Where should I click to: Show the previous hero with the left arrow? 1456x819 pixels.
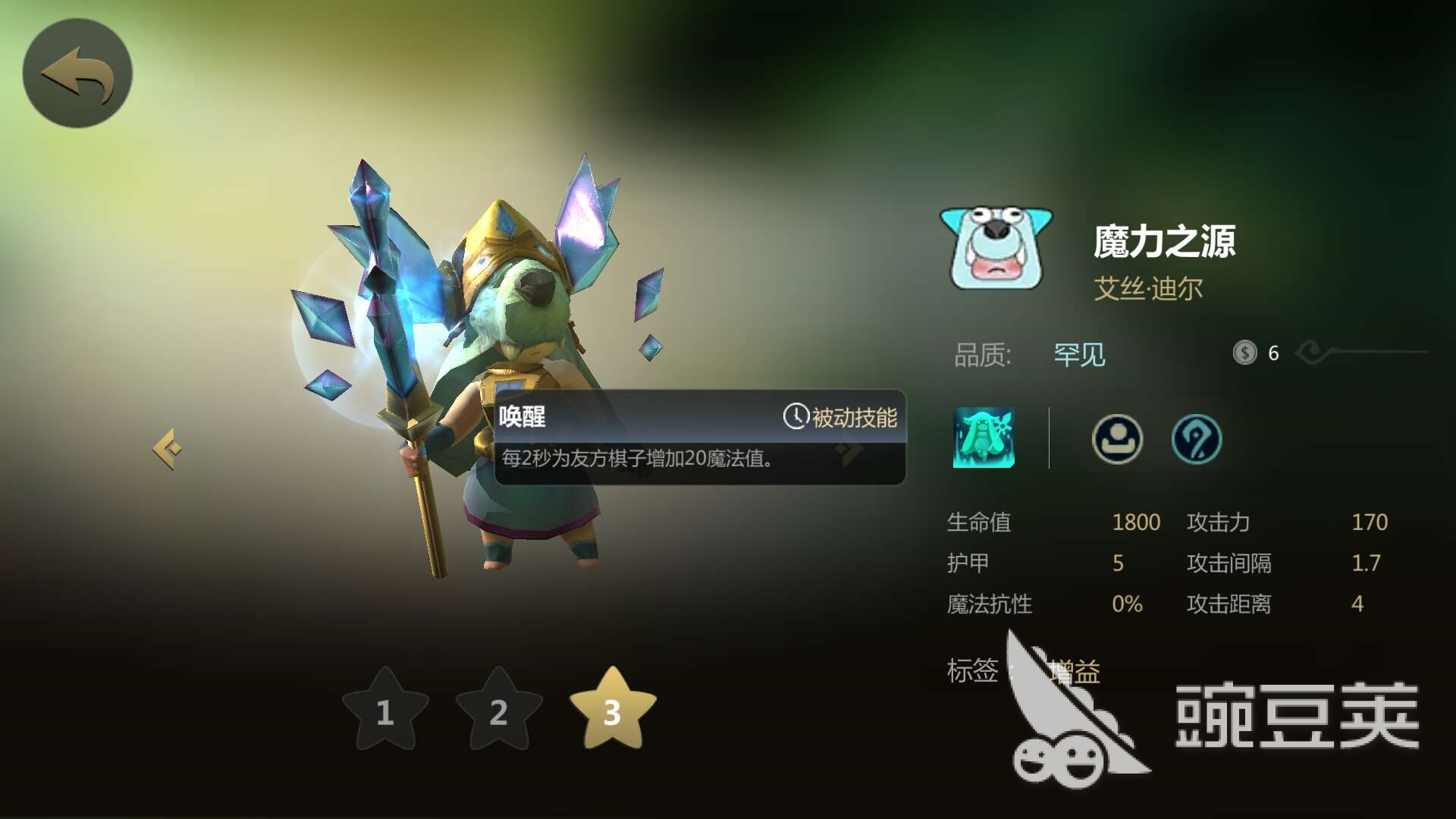tap(168, 449)
